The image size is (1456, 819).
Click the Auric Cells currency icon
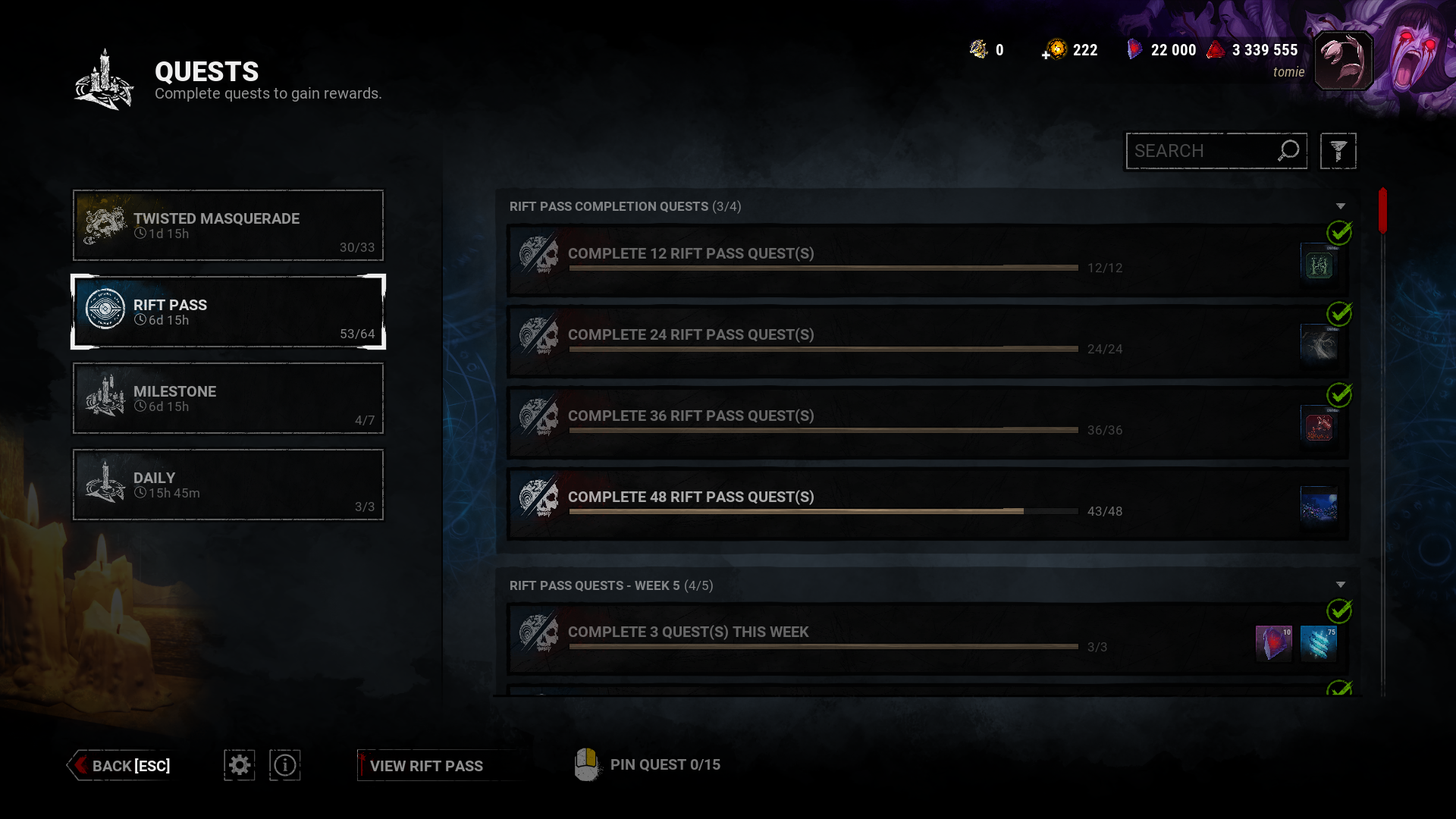click(x=1056, y=49)
